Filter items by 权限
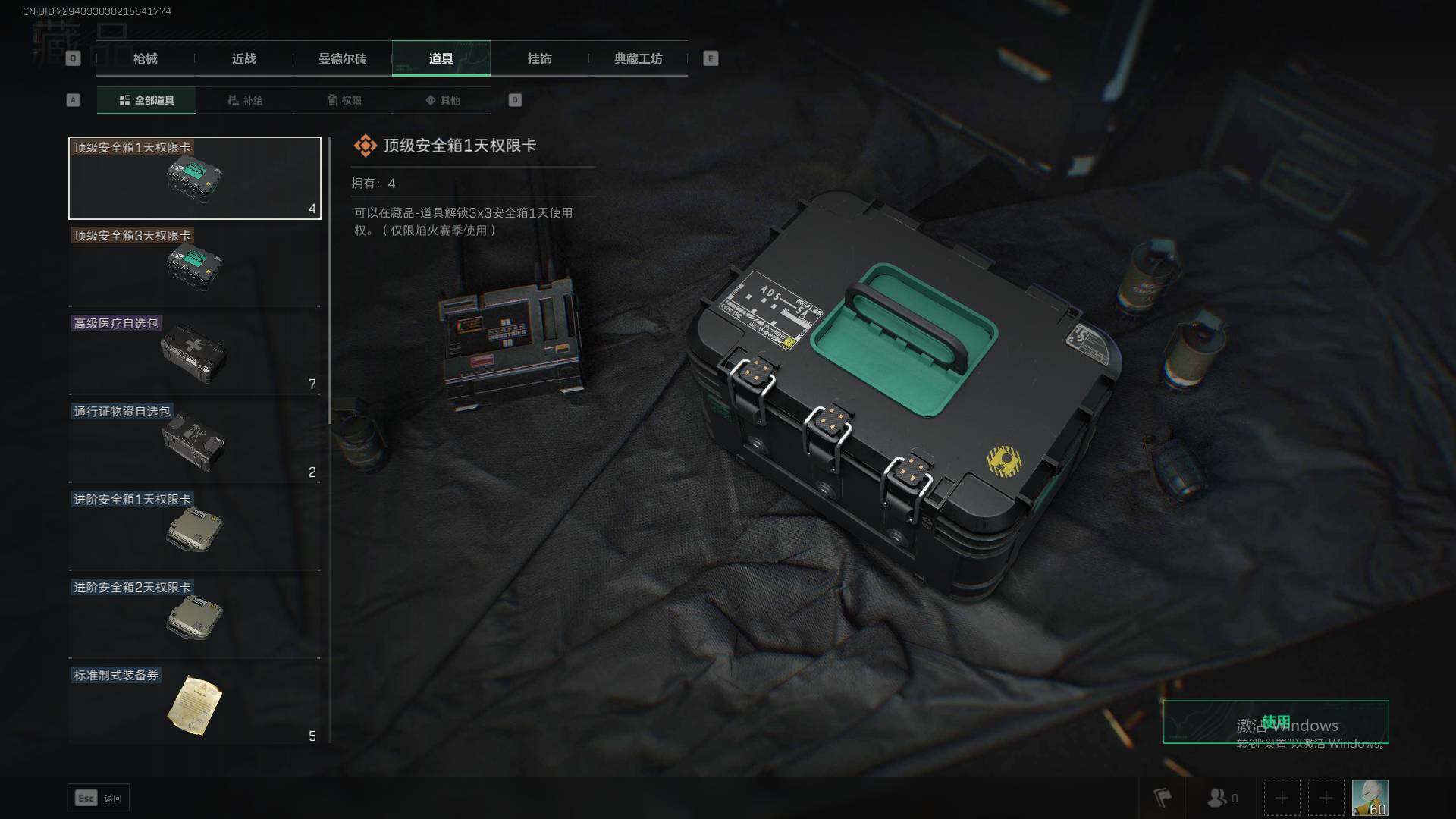 pyautogui.click(x=344, y=100)
